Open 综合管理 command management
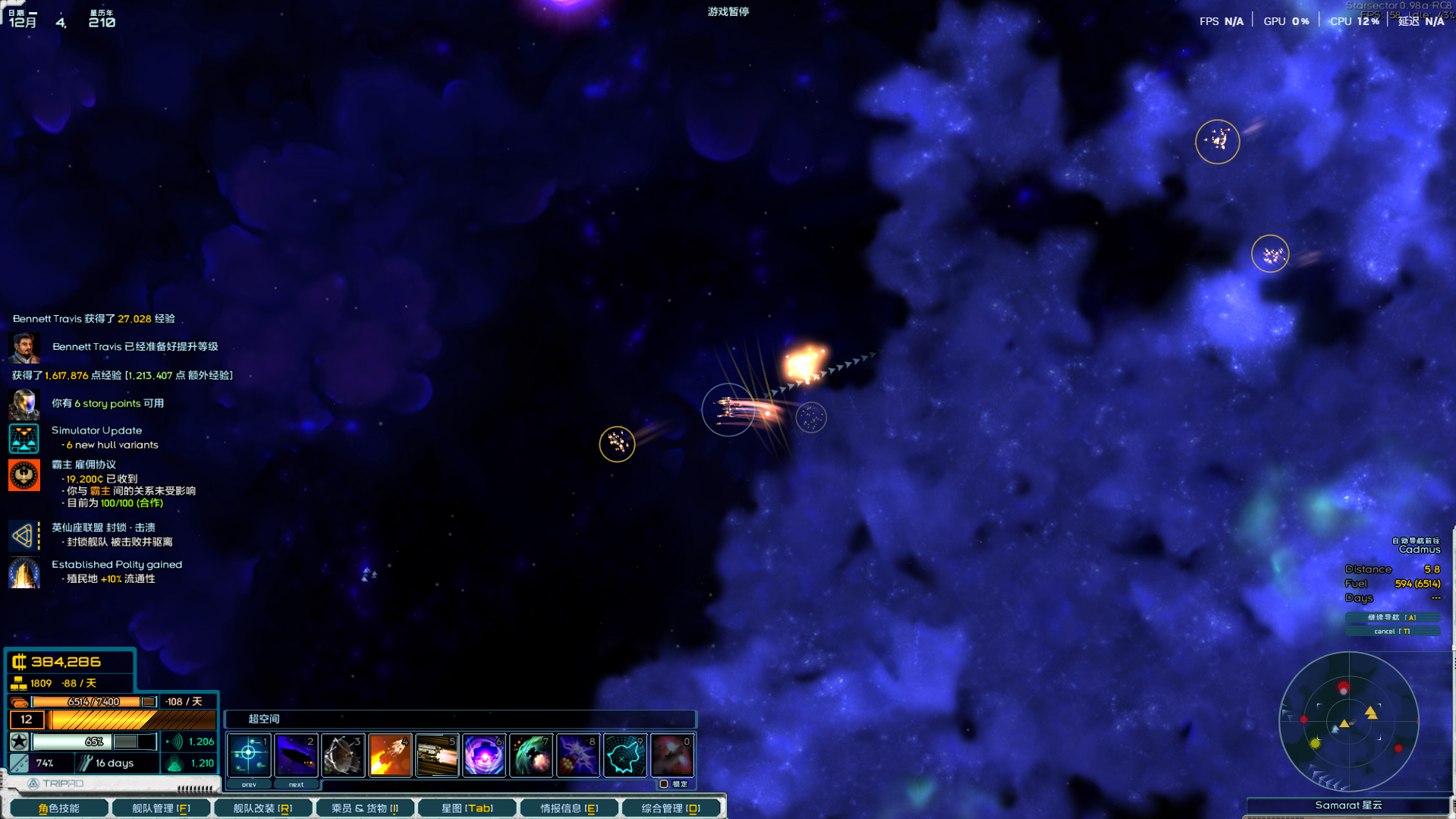The width and height of the screenshot is (1456, 819). click(671, 808)
